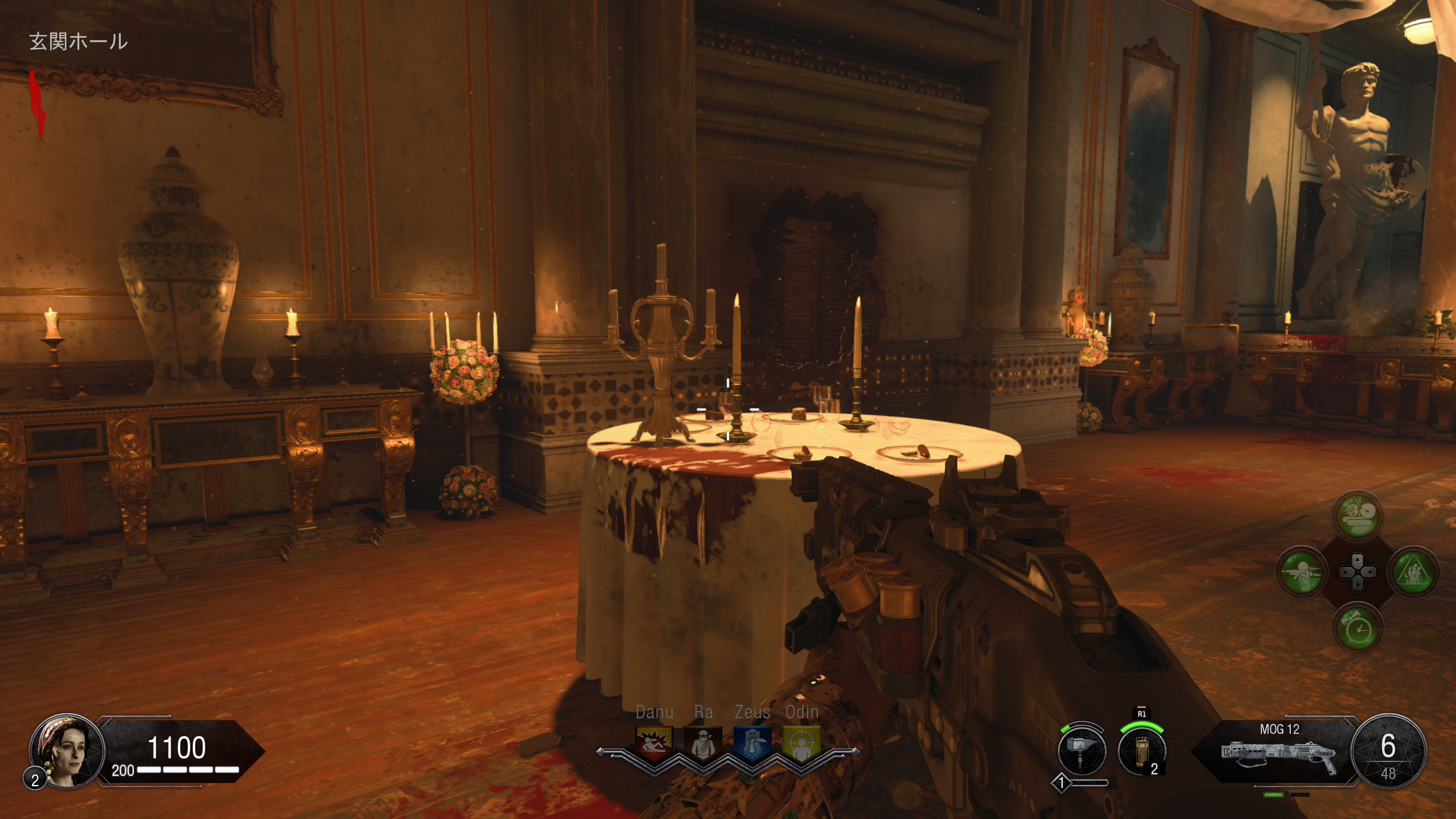
Task: Activate the alarm clock elixir icon
Action: coord(1358,629)
